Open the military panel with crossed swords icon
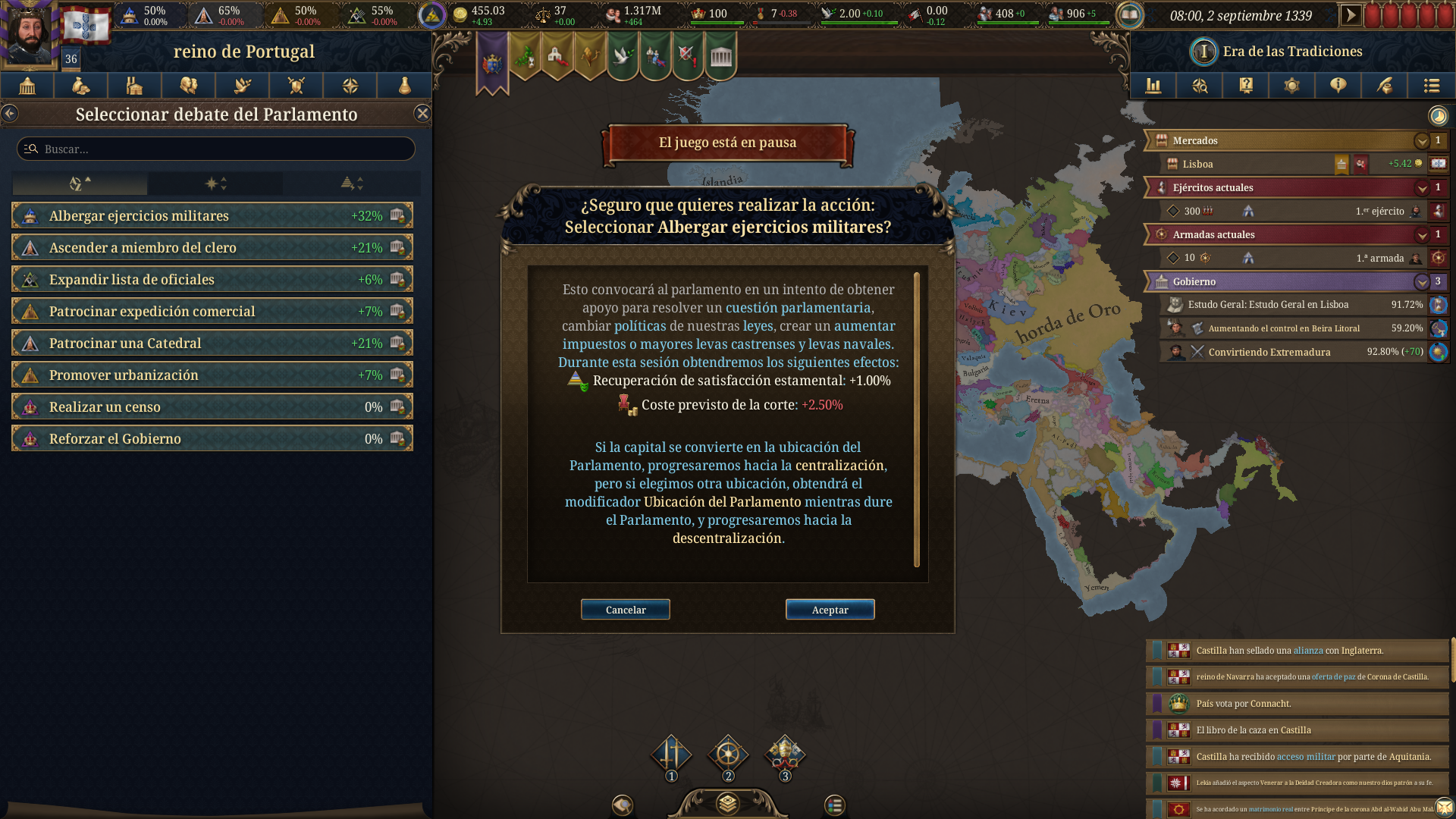 click(296, 86)
